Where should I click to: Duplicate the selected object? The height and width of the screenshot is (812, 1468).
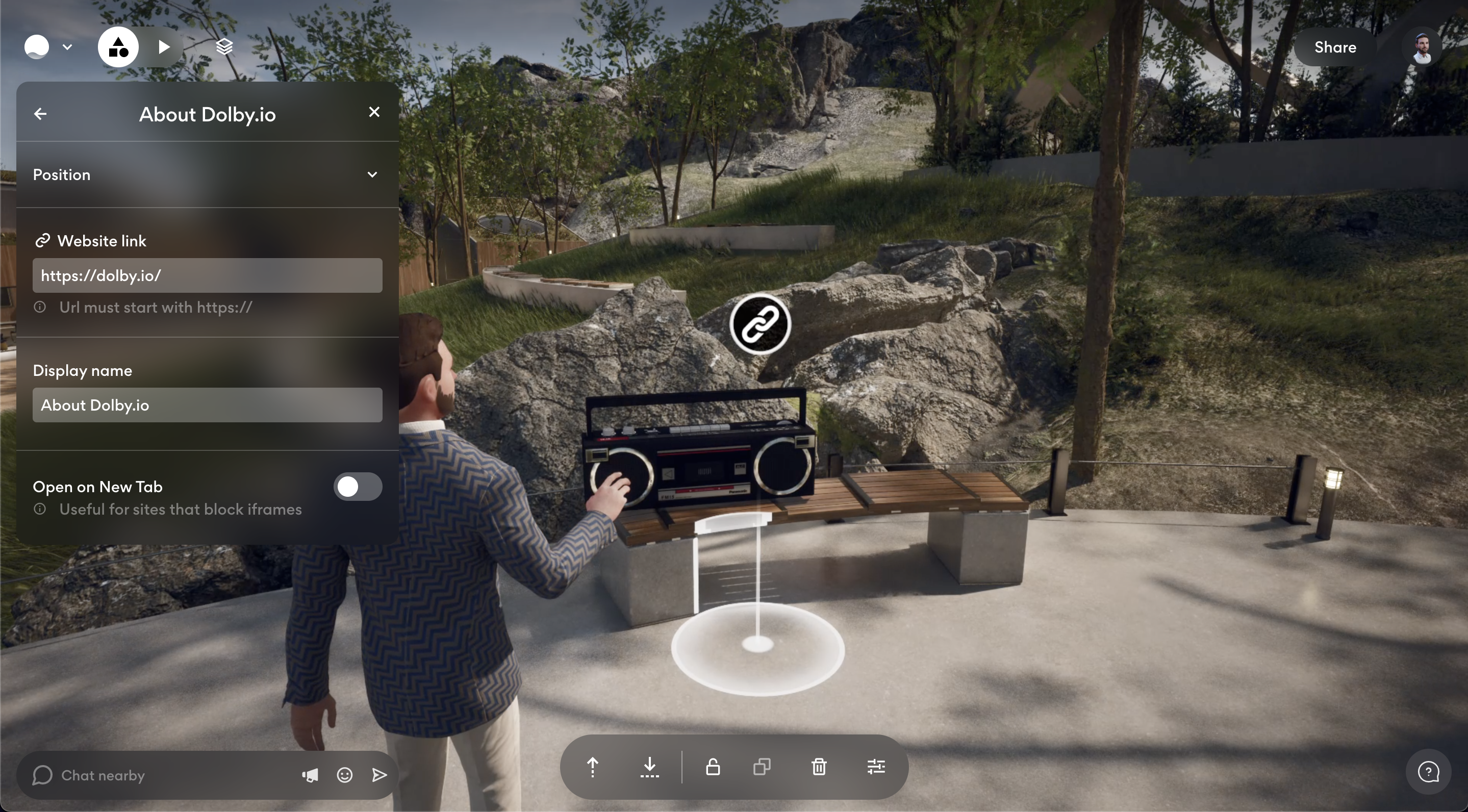[x=762, y=767]
